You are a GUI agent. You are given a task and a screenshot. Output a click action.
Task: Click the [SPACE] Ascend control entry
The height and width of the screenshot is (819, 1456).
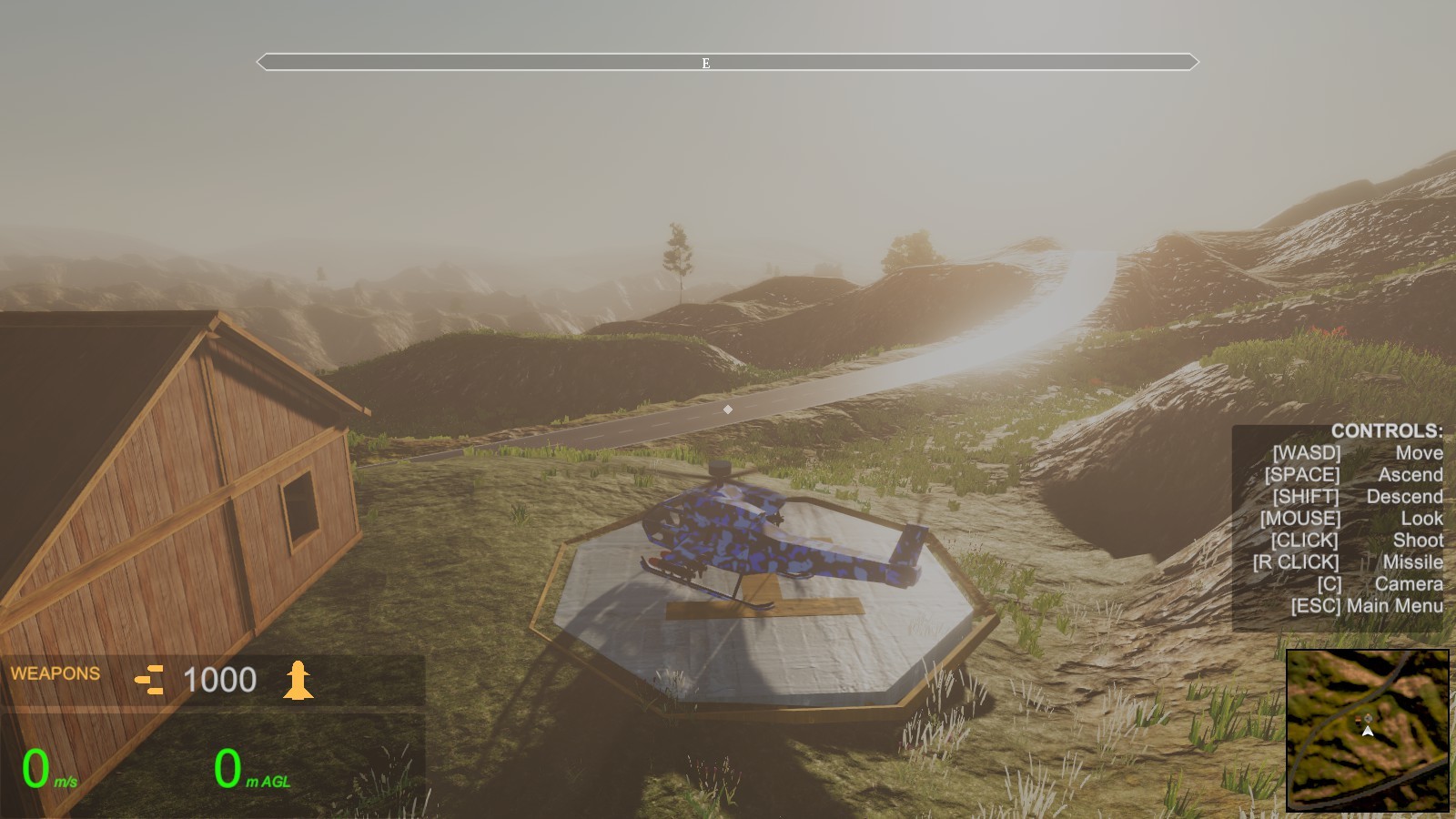[1360, 474]
